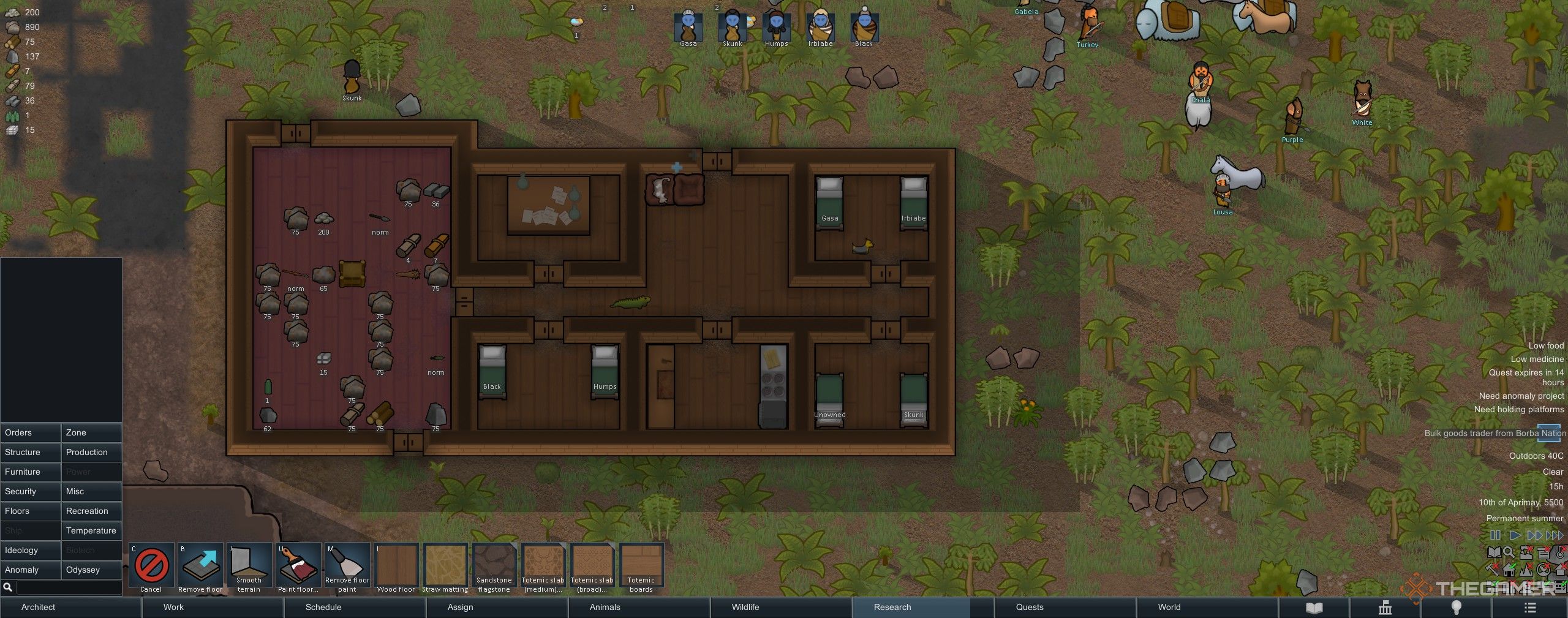Image resolution: width=1568 pixels, height=618 pixels.
Task: Pick the Wood floor option
Action: [396, 567]
